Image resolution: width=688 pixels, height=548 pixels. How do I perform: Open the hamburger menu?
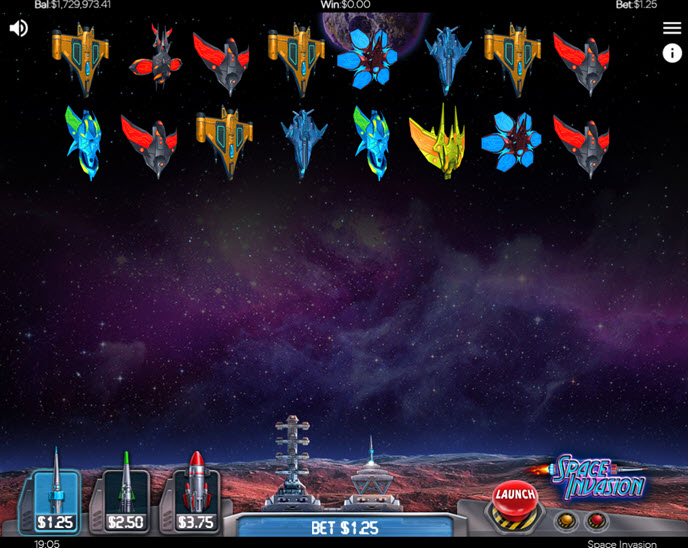pyautogui.click(x=672, y=28)
